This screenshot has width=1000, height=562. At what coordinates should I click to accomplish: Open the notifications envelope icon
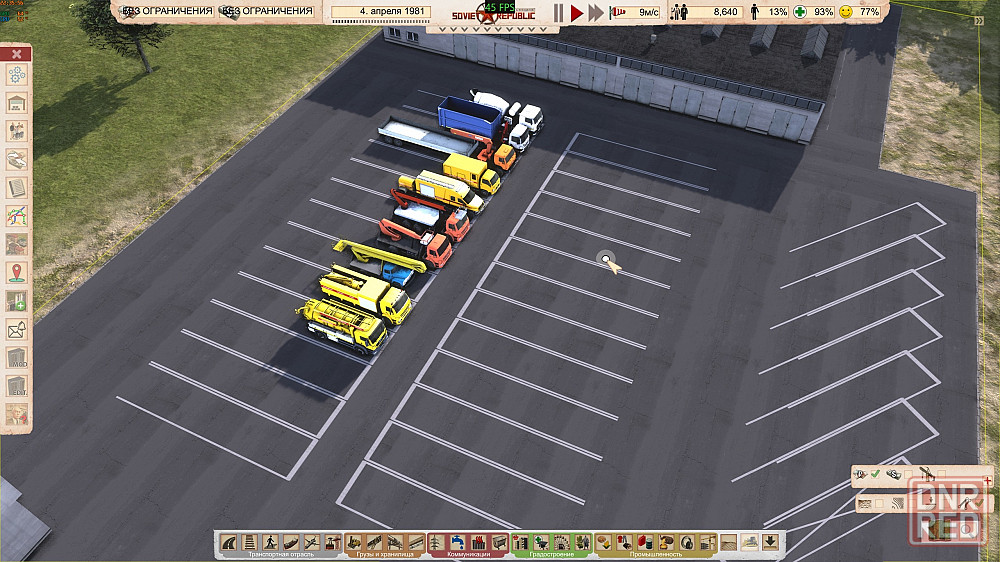click(17, 329)
